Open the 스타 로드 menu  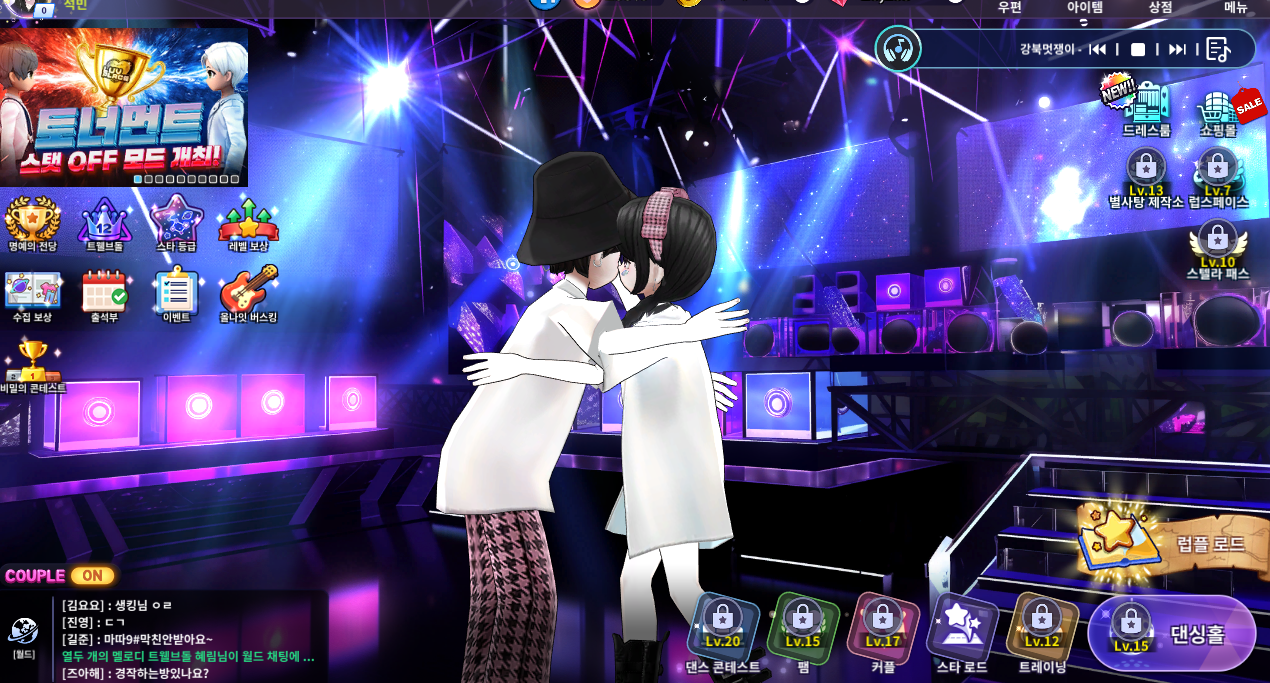click(x=961, y=632)
